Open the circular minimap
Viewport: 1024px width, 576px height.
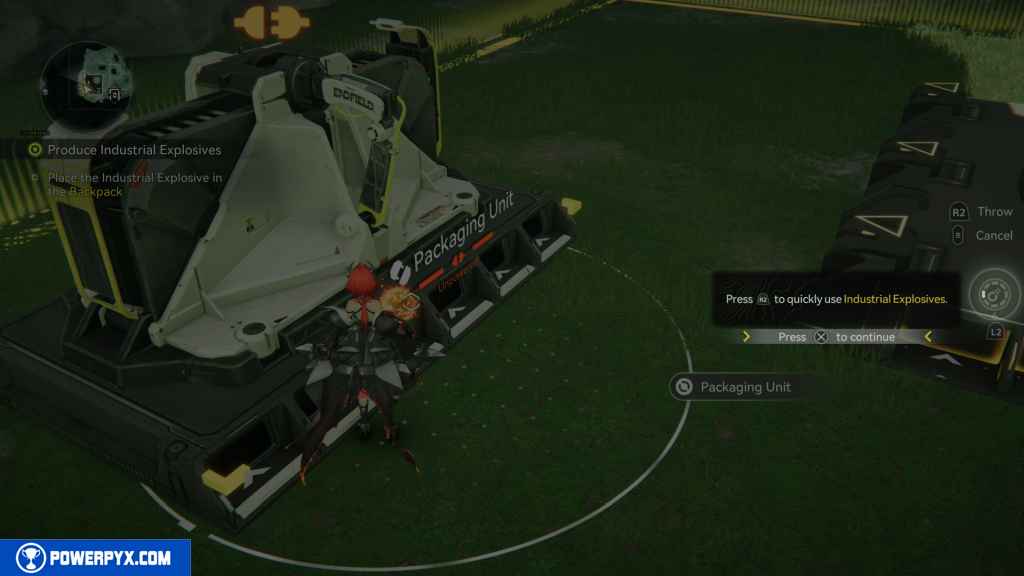(x=91, y=82)
